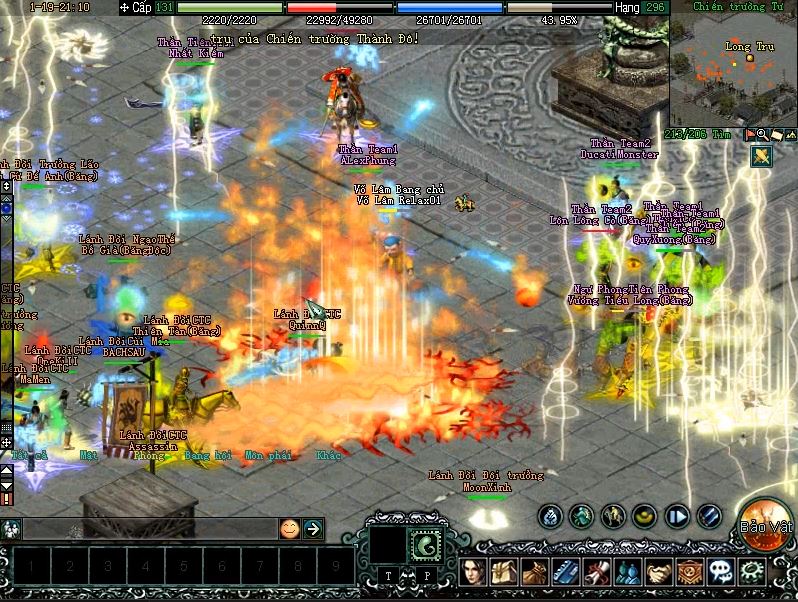Screen dimensions: 798x602
Task: Switch chat to Môn phái channel
Action: tap(268, 455)
